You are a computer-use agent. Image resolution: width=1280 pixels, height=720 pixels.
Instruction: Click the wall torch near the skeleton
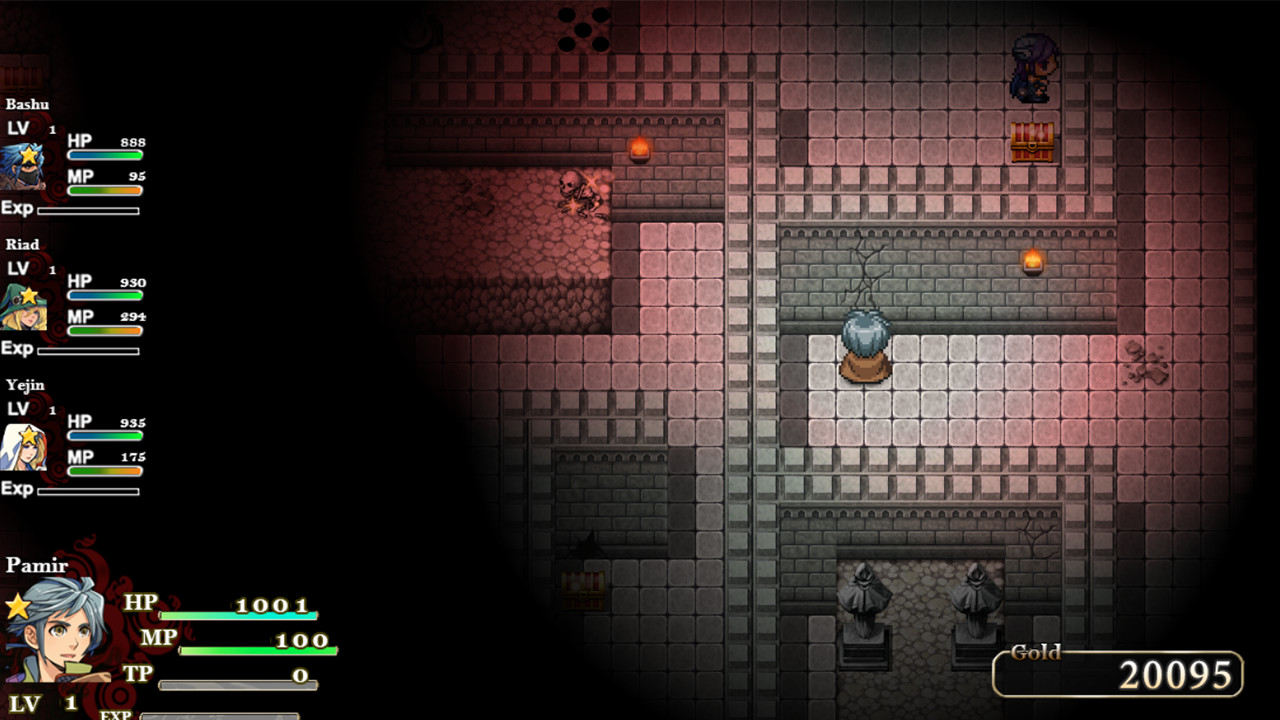click(x=639, y=148)
